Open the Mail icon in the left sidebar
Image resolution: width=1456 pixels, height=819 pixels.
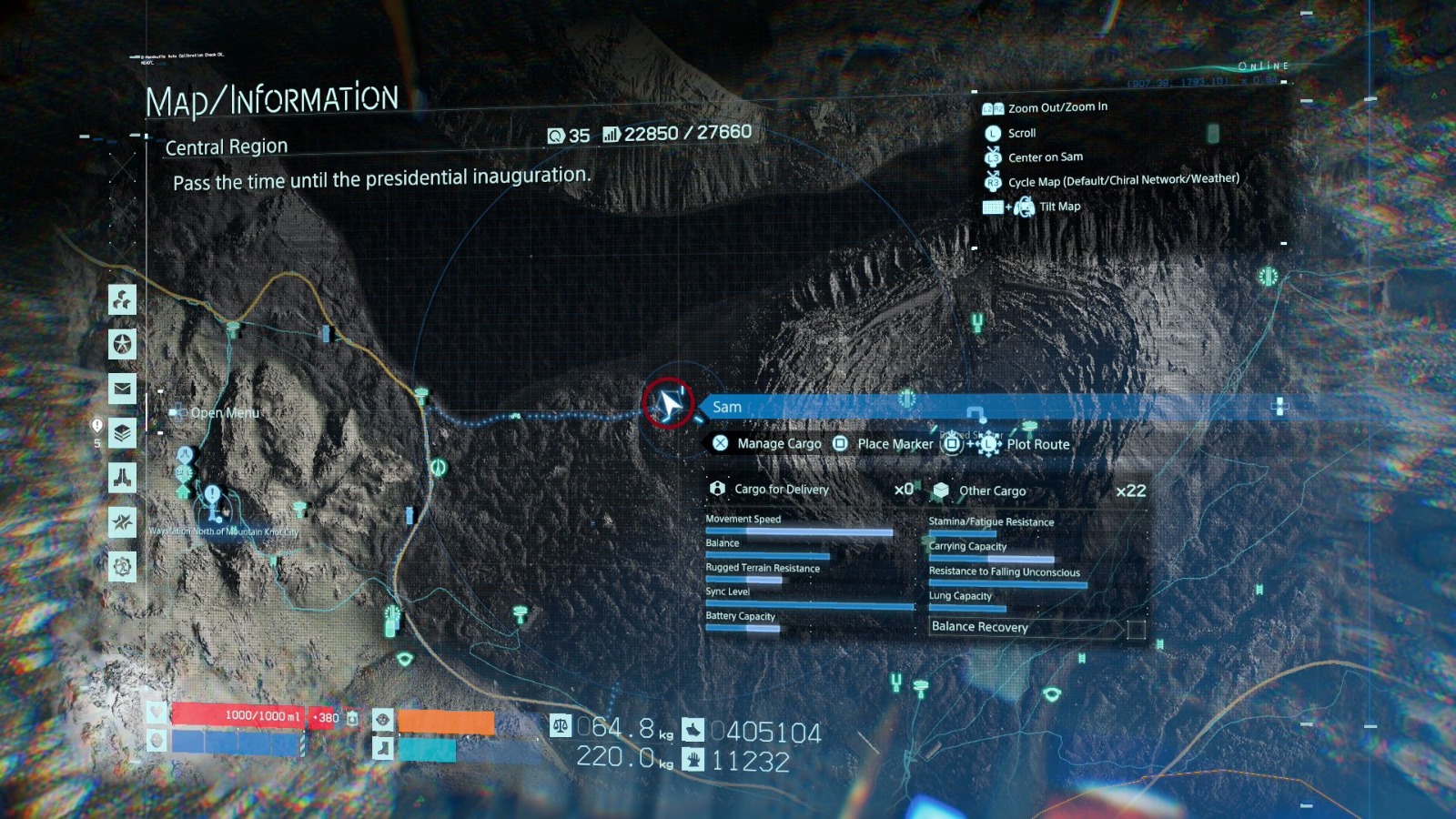(x=121, y=389)
